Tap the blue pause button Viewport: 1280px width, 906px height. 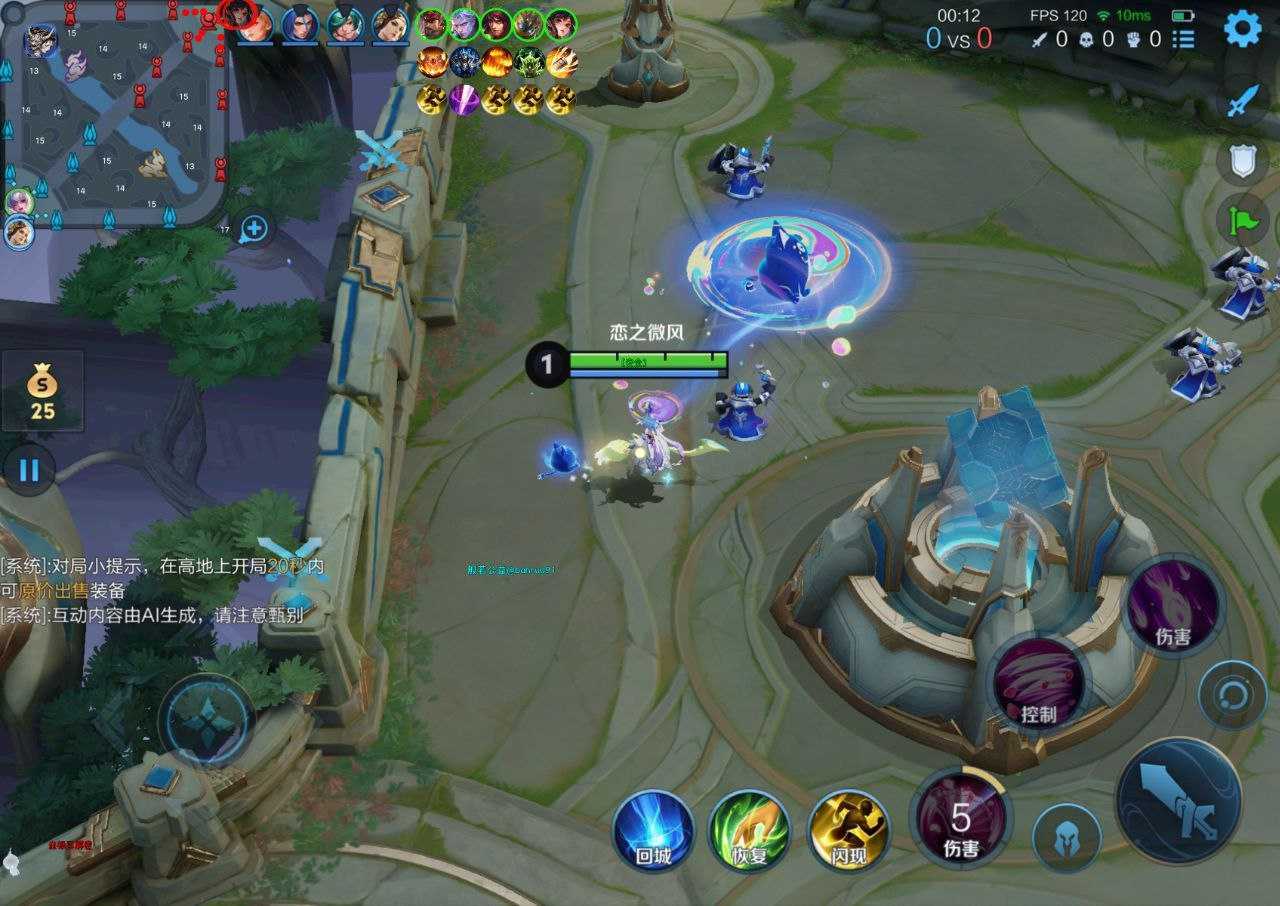(29, 470)
